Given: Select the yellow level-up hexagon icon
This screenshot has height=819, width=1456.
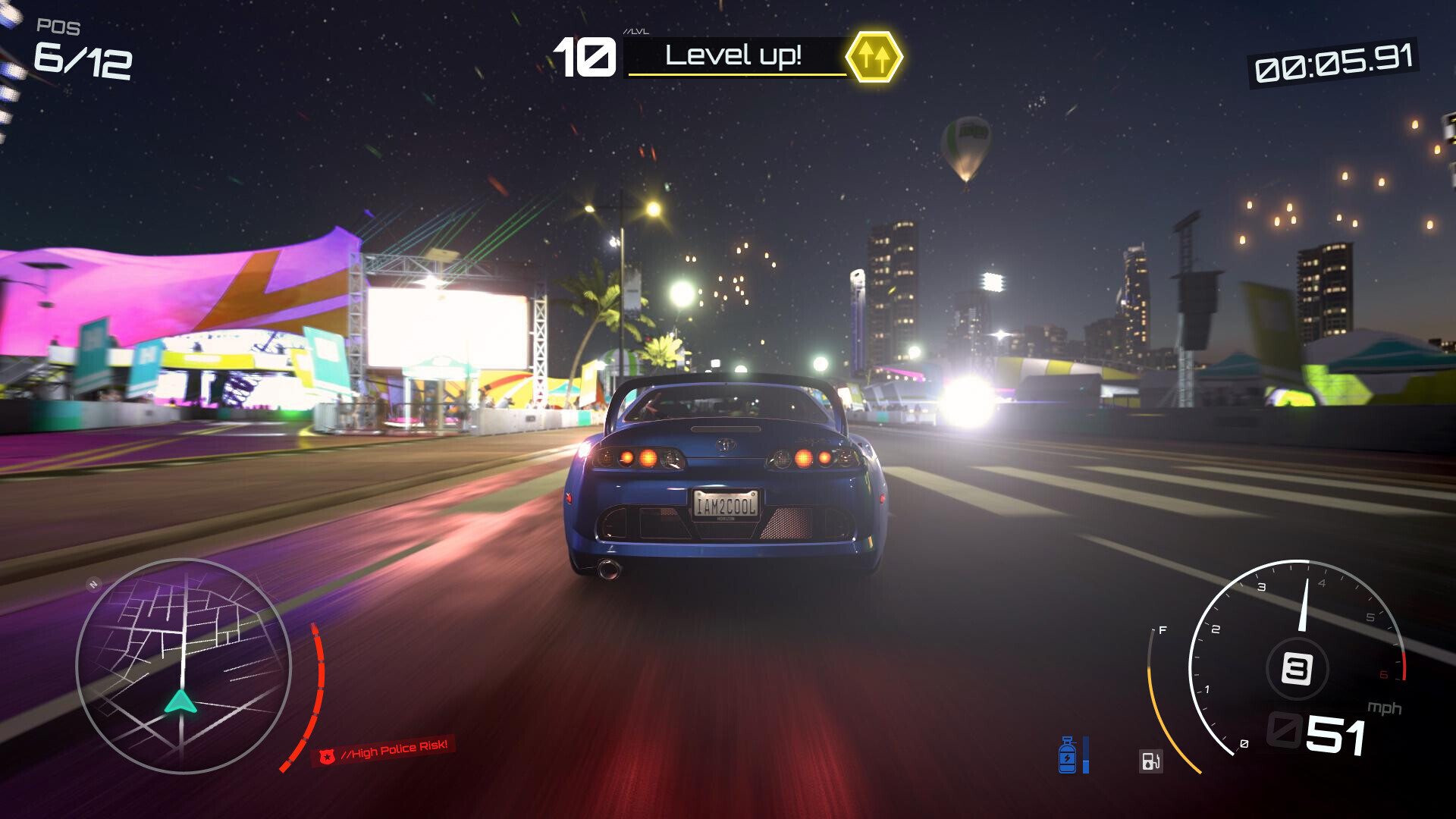Looking at the screenshot, I should point(874,57).
